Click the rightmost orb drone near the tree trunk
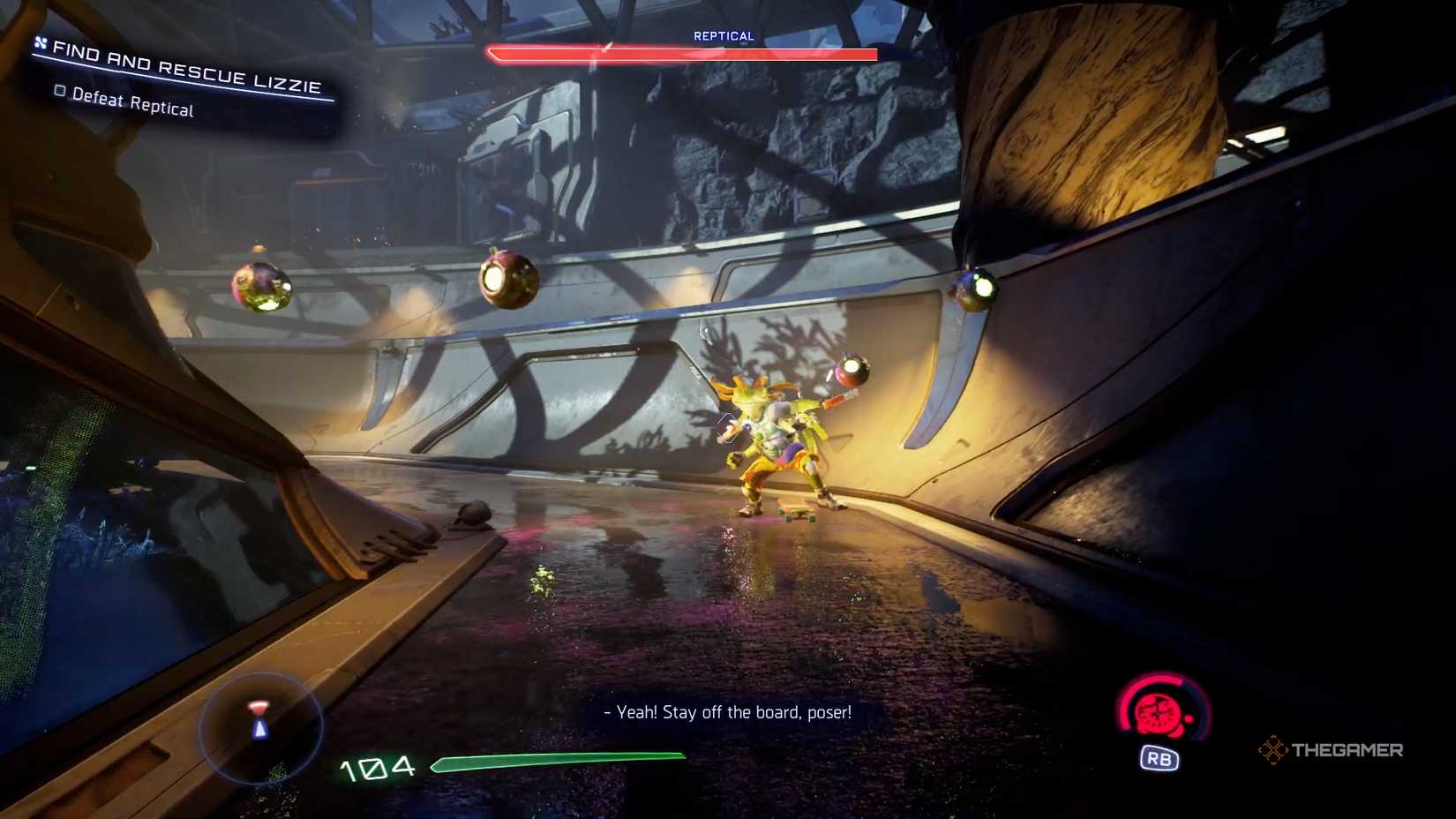Screen dimensions: 1456x819 tap(973, 287)
